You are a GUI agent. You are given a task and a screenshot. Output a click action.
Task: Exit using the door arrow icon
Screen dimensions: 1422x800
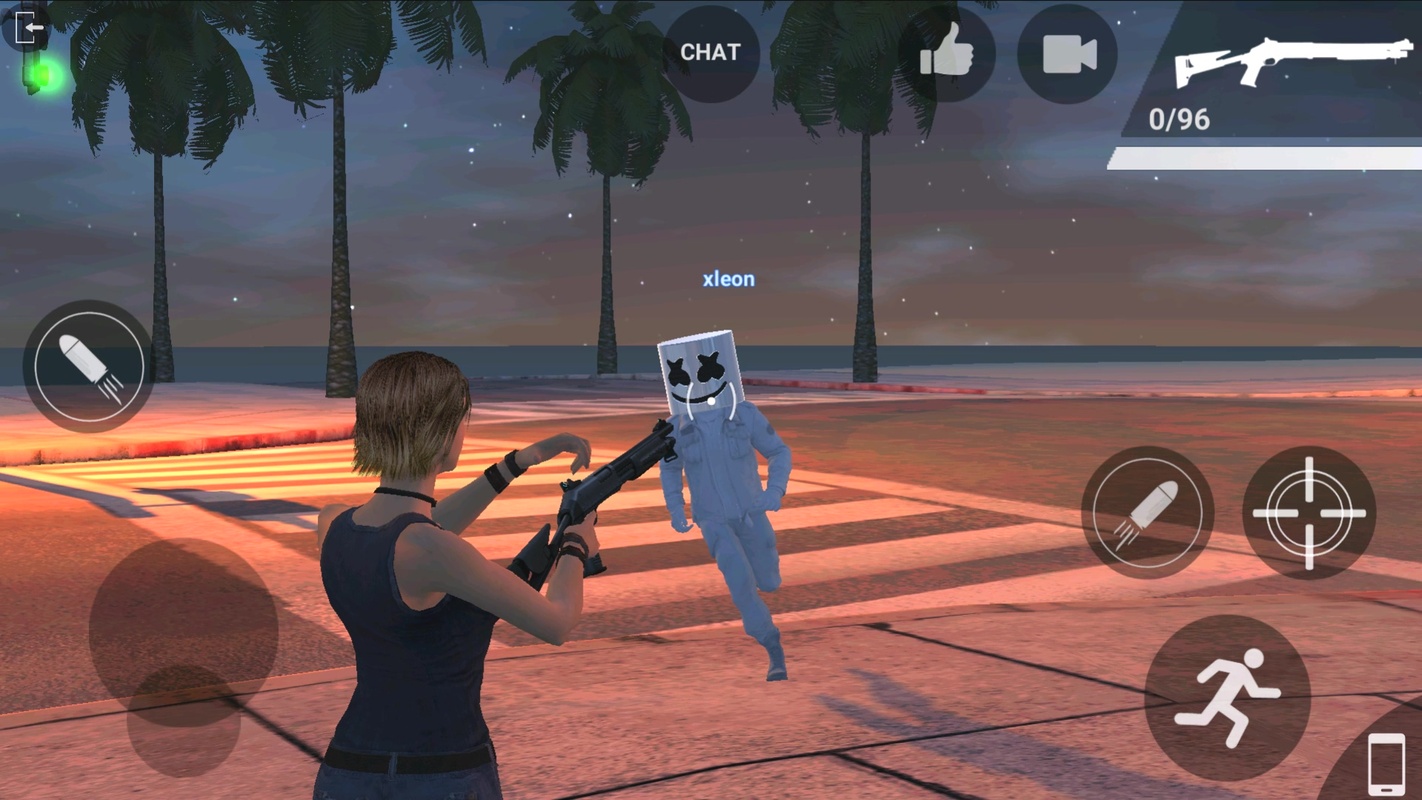(x=27, y=27)
